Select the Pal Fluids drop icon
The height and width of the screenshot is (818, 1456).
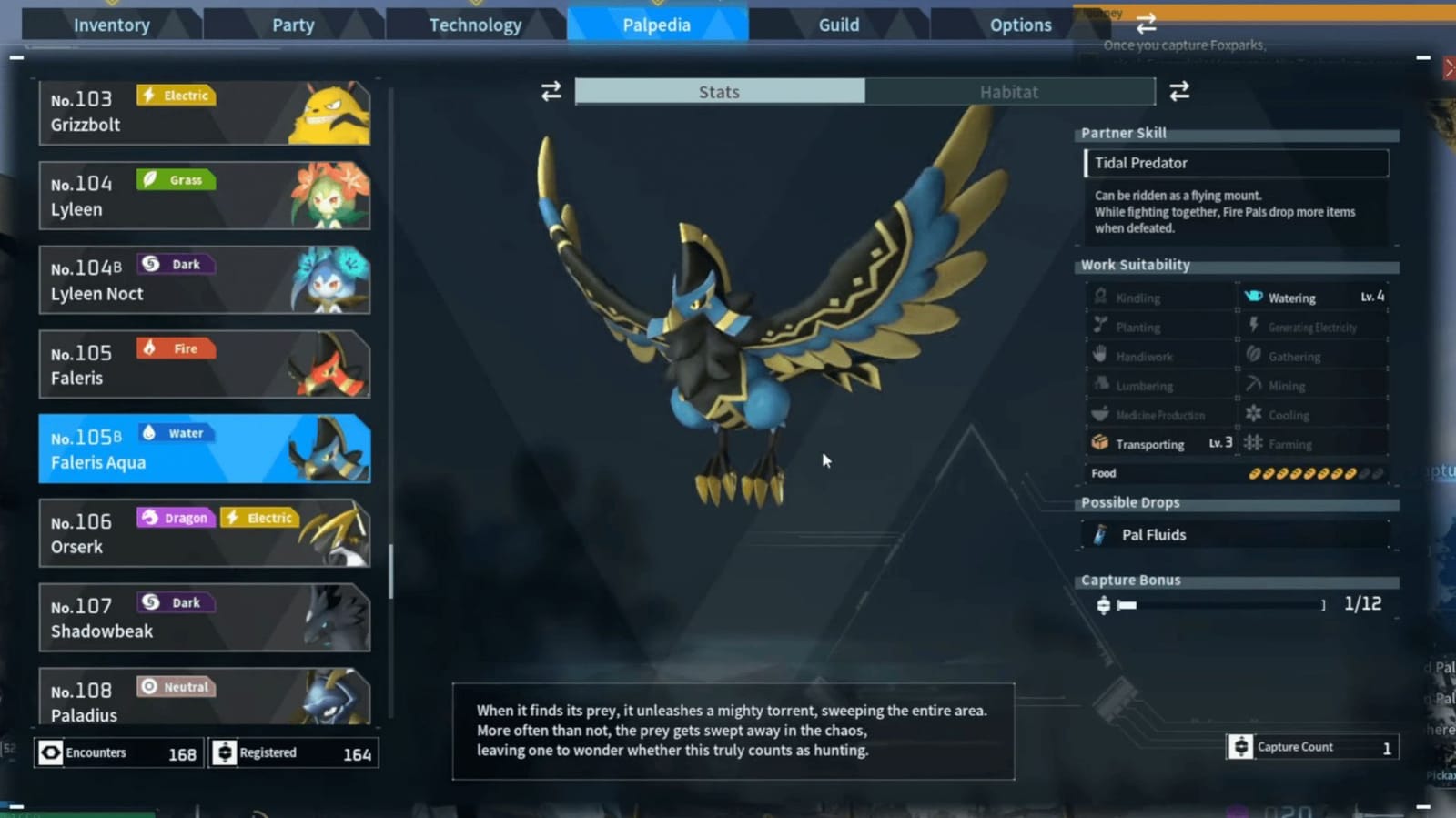(1101, 535)
